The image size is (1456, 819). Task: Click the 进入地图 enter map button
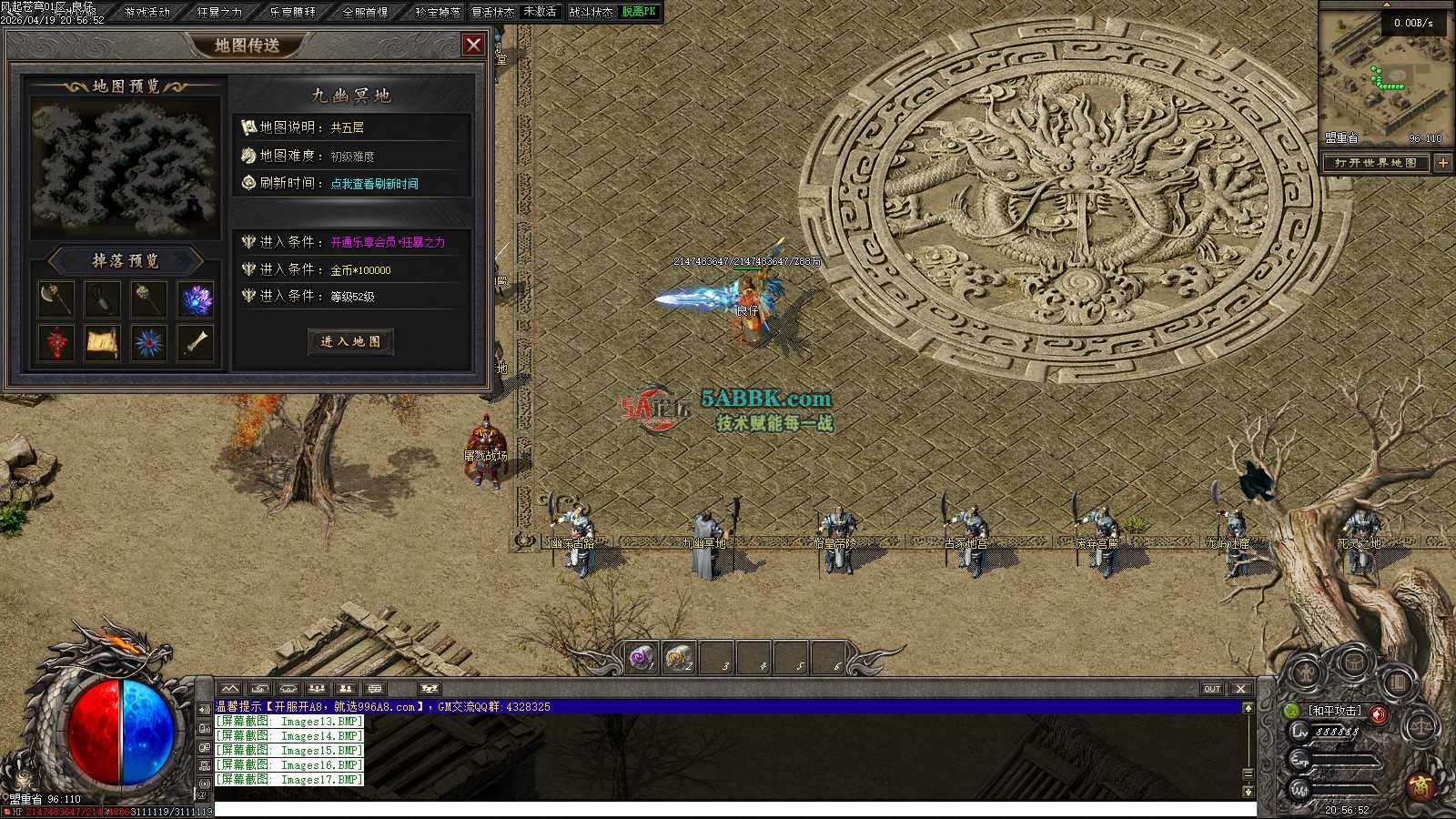tap(350, 341)
